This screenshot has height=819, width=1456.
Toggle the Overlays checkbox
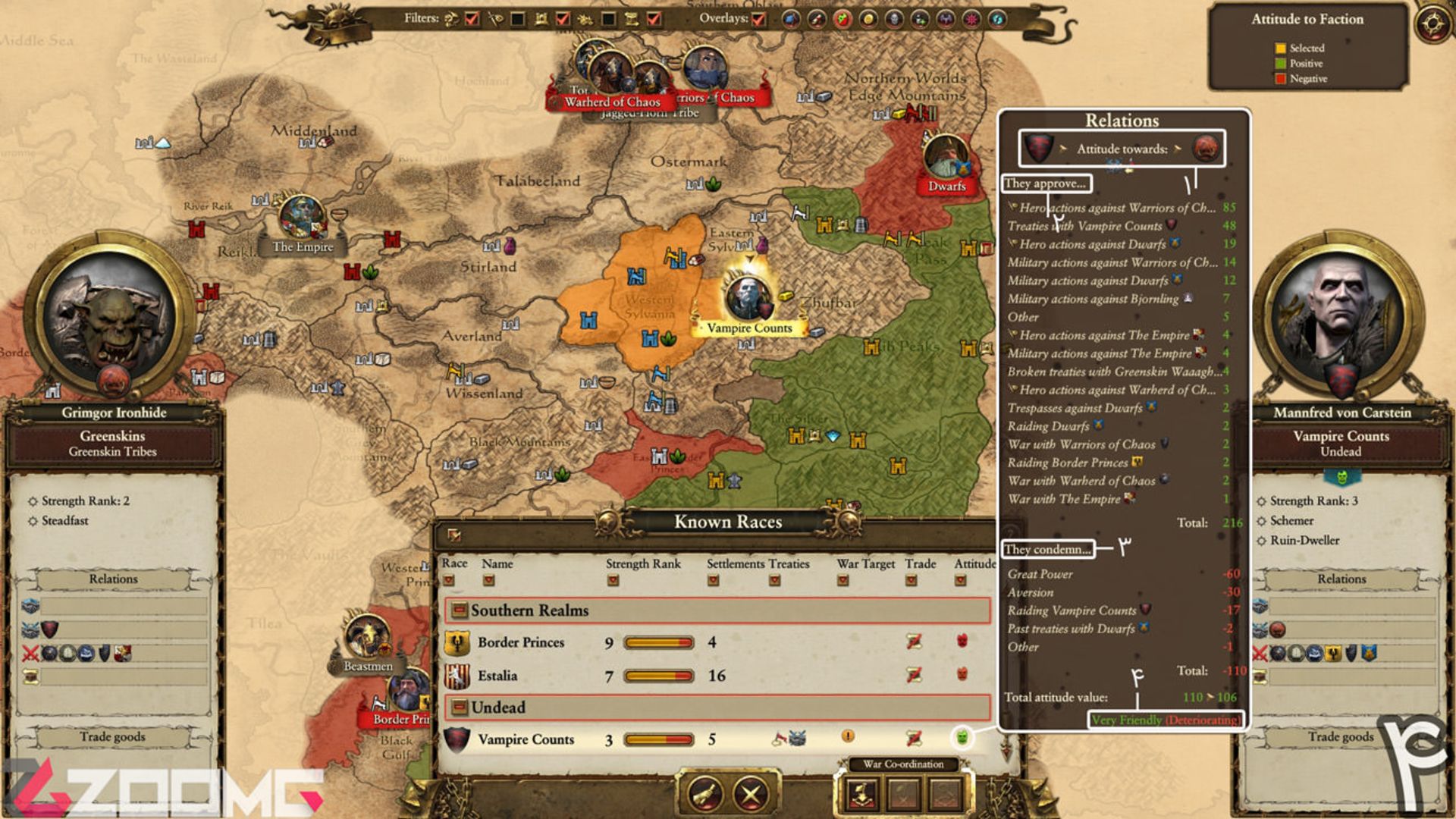[x=758, y=19]
